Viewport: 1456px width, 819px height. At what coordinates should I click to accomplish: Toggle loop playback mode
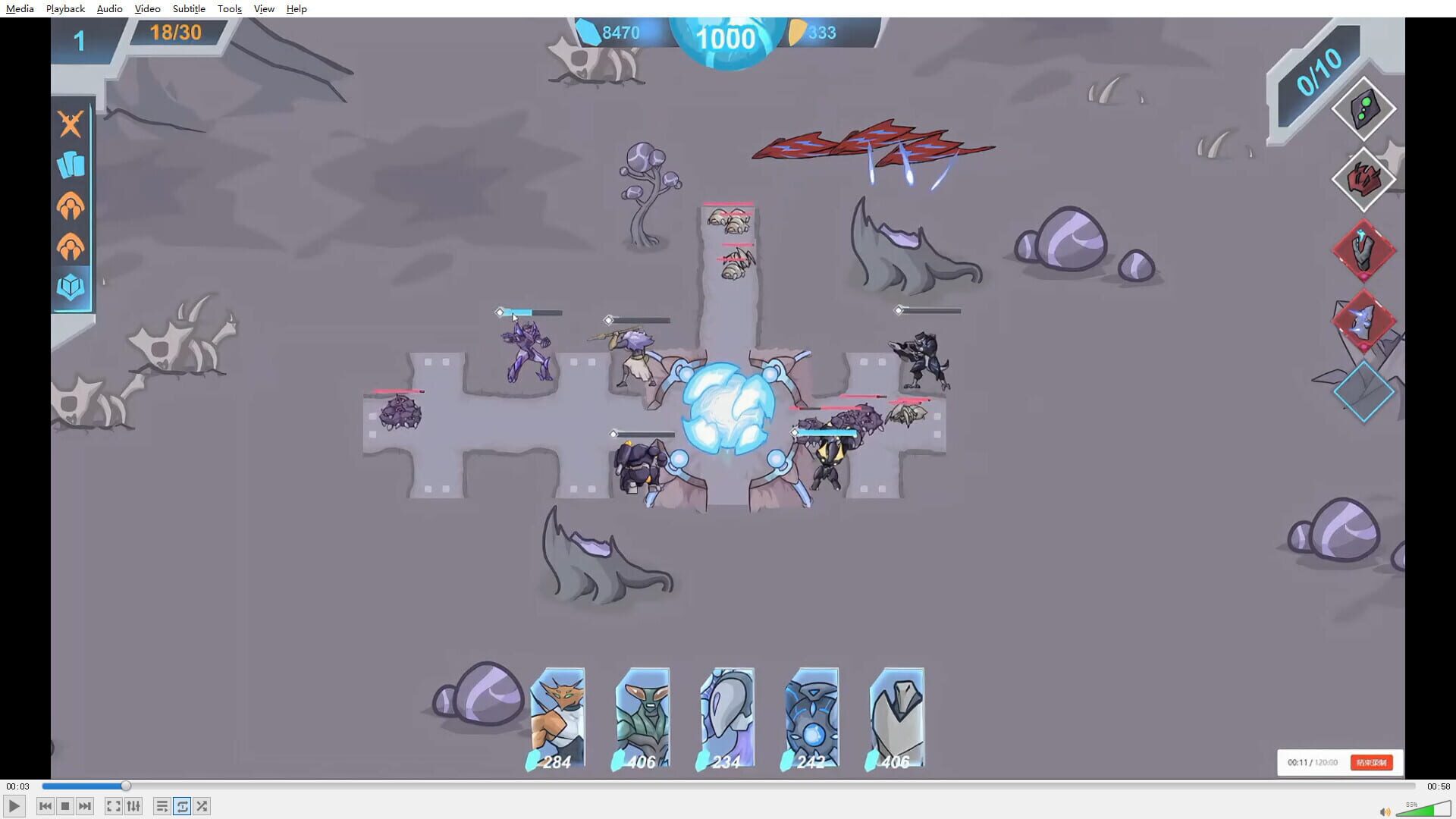[182, 806]
